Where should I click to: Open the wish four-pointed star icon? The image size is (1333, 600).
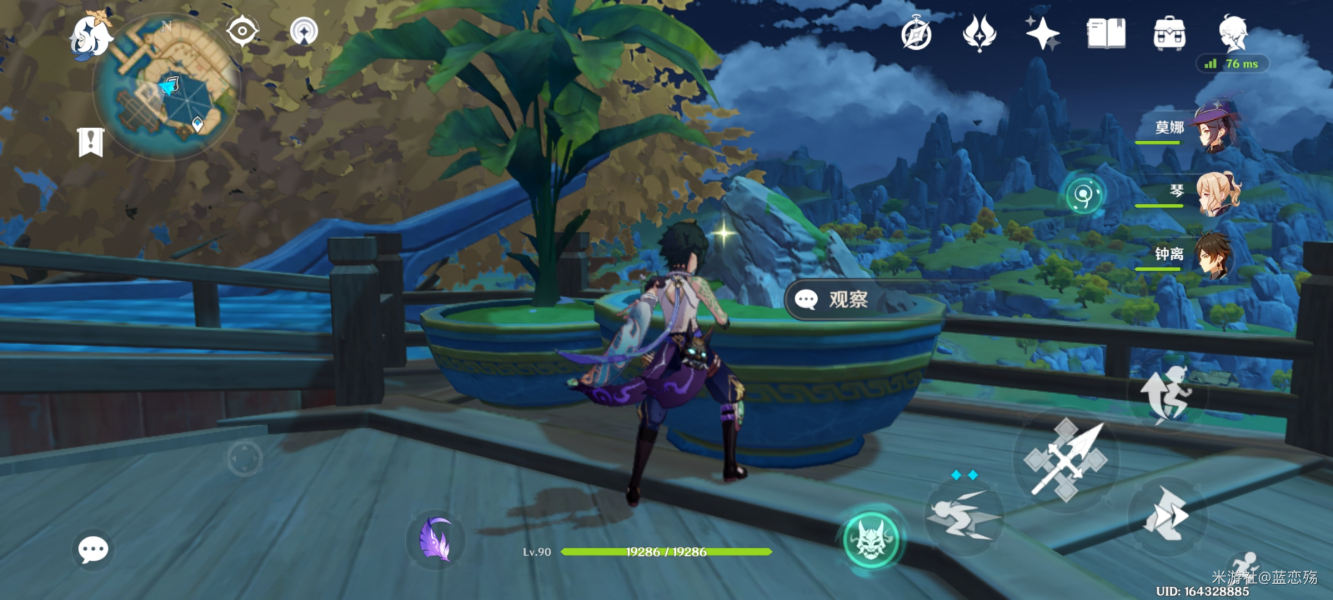point(1042,34)
